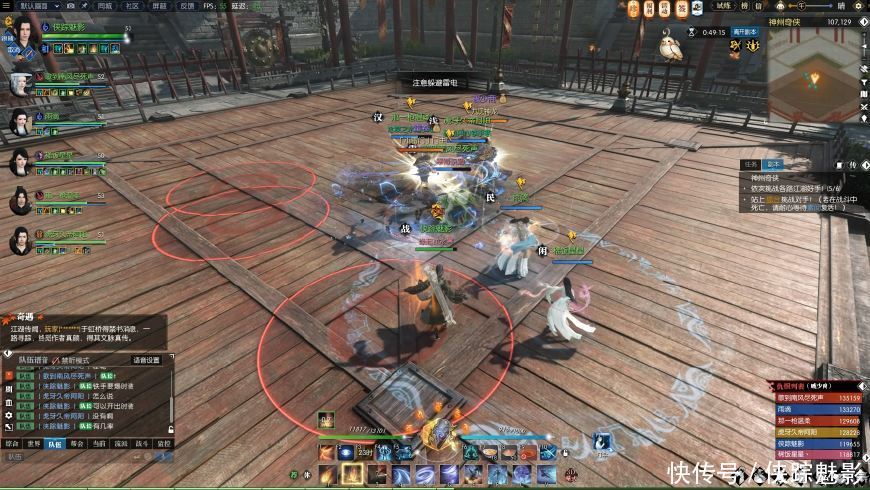Select the 队伍 team chat tab
The height and width of the screenshot is (490, 870).
[x=55, y=442]
